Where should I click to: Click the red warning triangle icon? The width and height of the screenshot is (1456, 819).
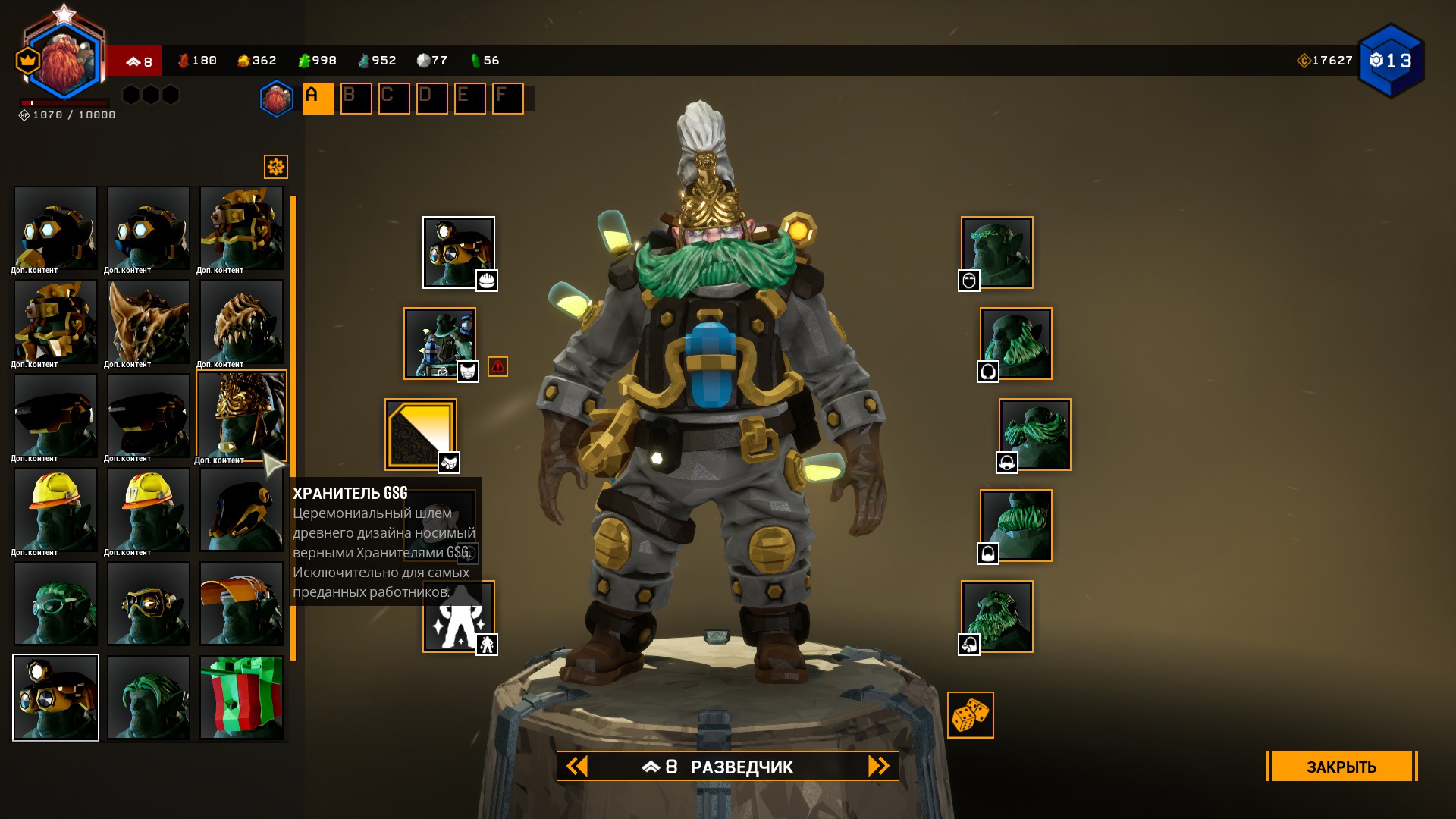point(497,367)
